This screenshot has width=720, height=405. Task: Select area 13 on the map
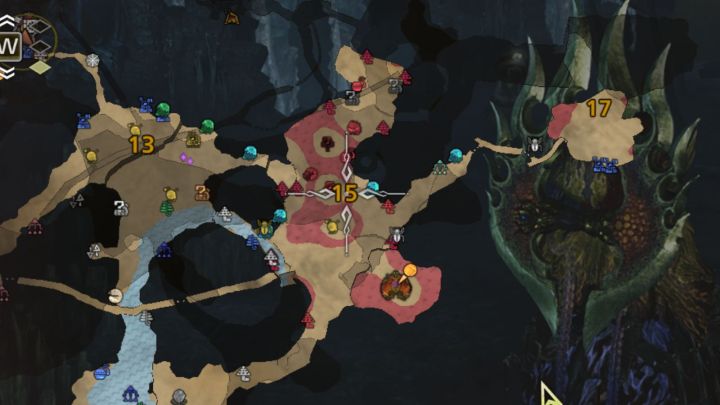coord(141,145)
